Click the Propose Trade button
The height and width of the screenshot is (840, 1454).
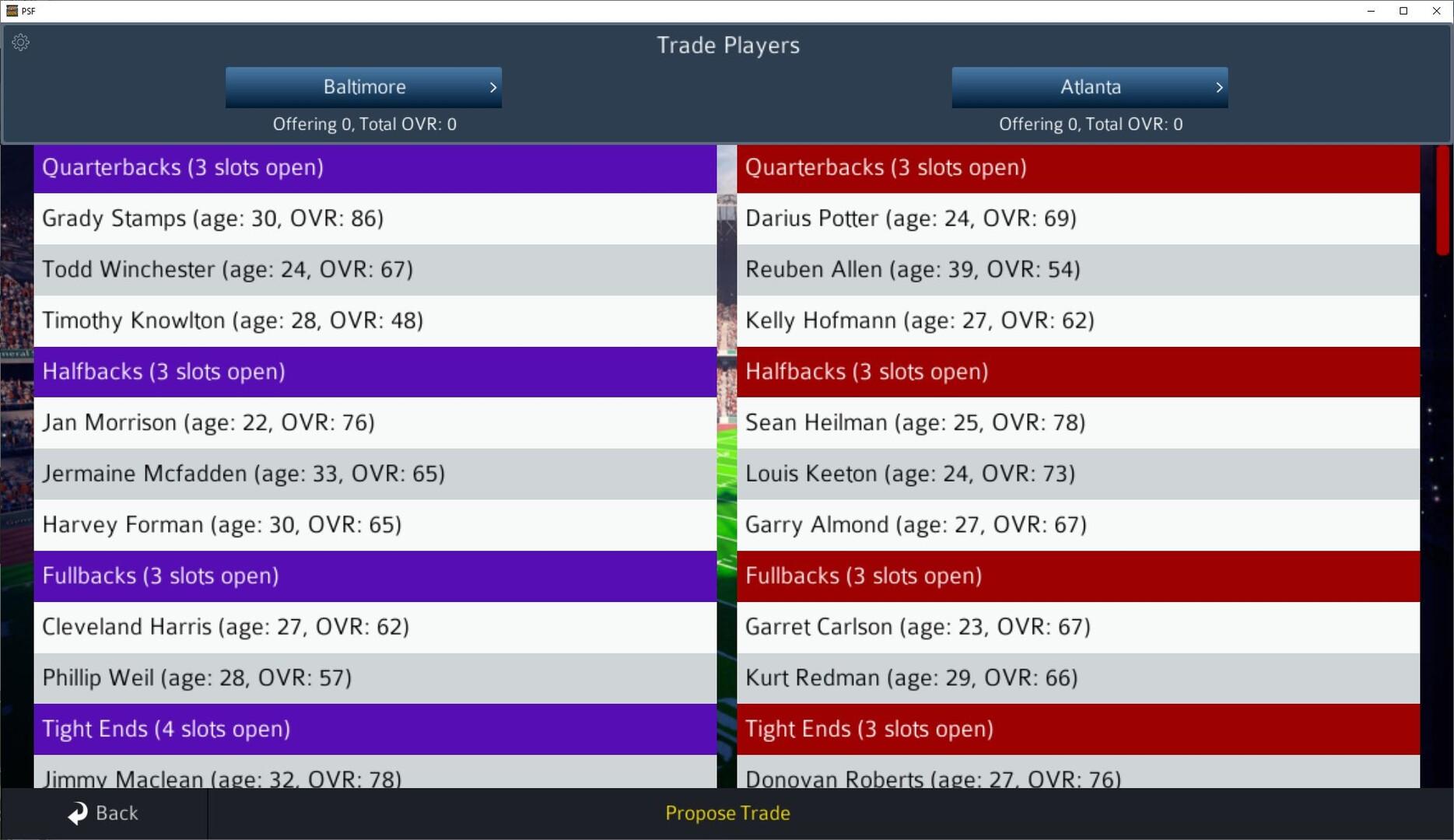pos(727,813)
